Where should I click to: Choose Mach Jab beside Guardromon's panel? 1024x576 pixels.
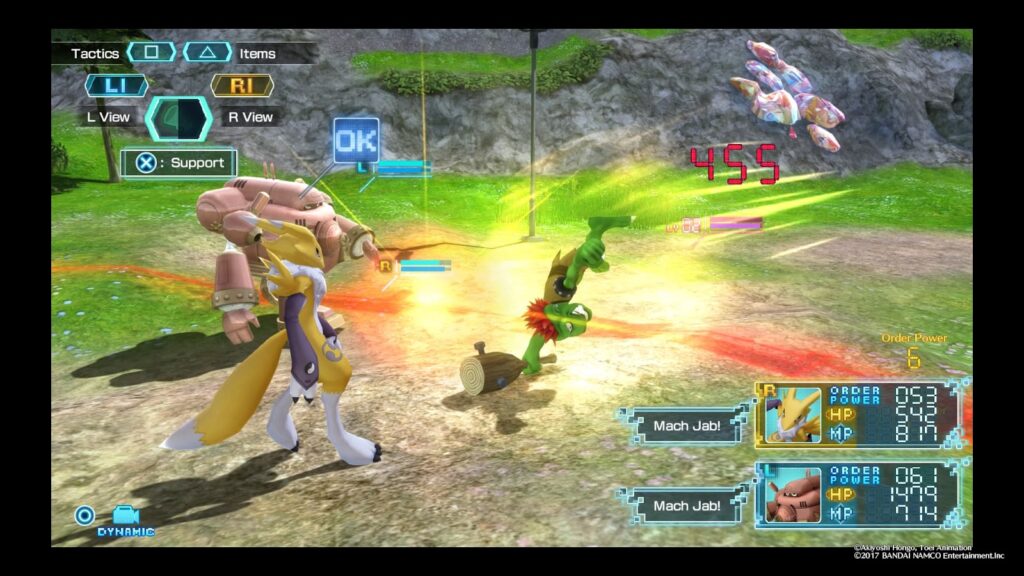click(685, 506)
